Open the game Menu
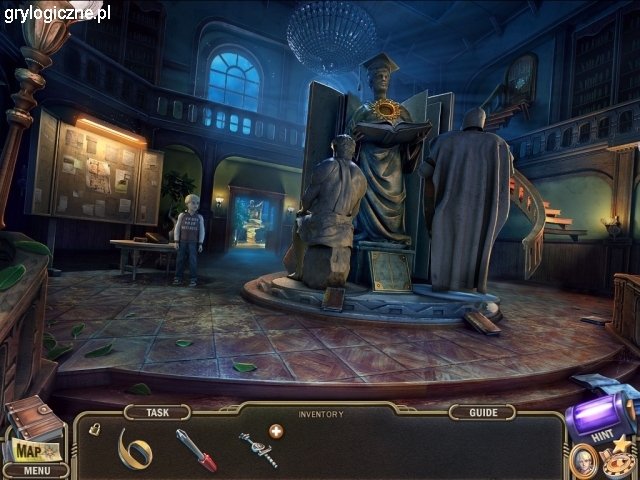The height and width of the screenshot is (480, 640). (36, 470)
